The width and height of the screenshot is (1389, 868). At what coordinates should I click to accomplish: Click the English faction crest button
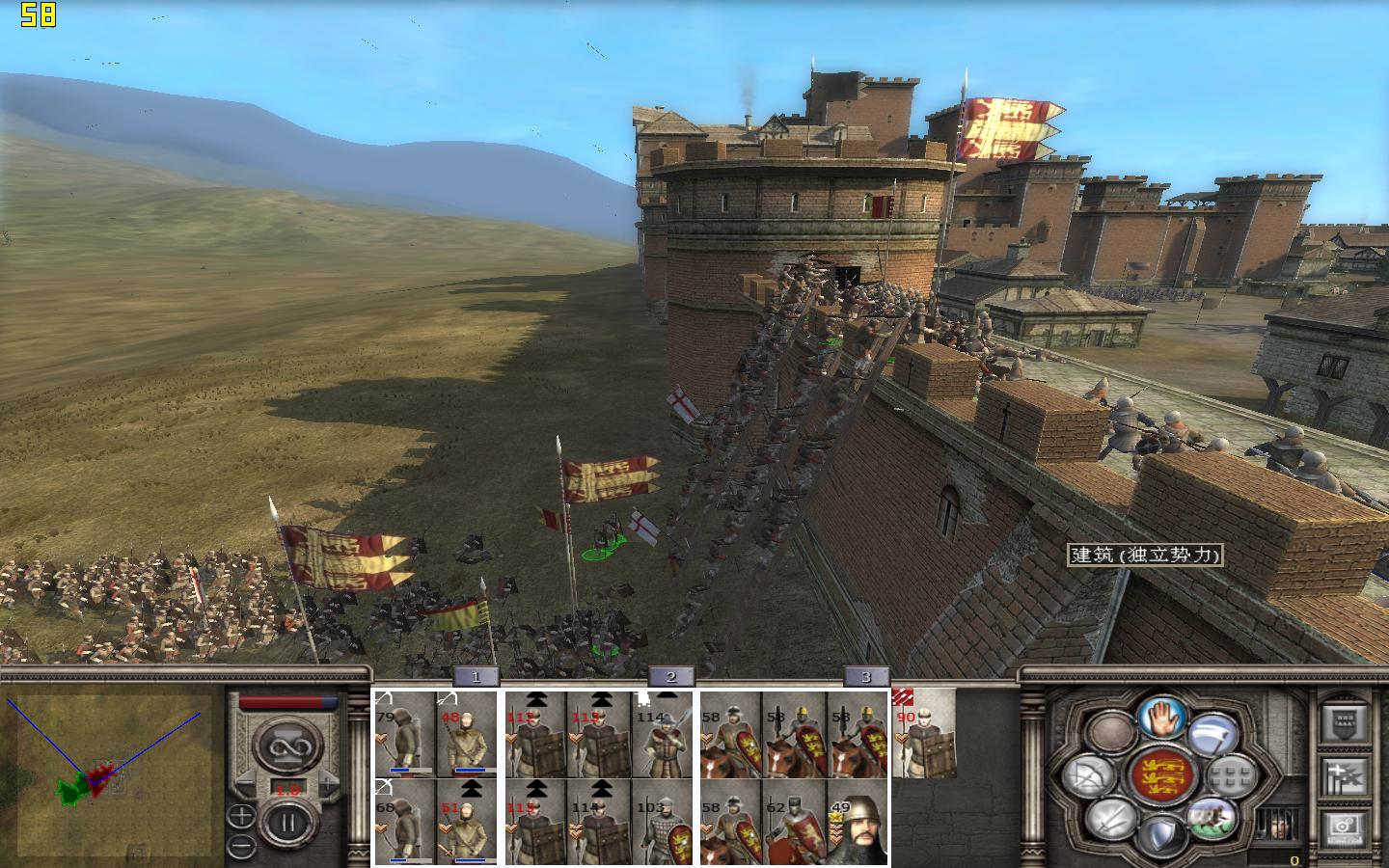tap(1160, 776)
